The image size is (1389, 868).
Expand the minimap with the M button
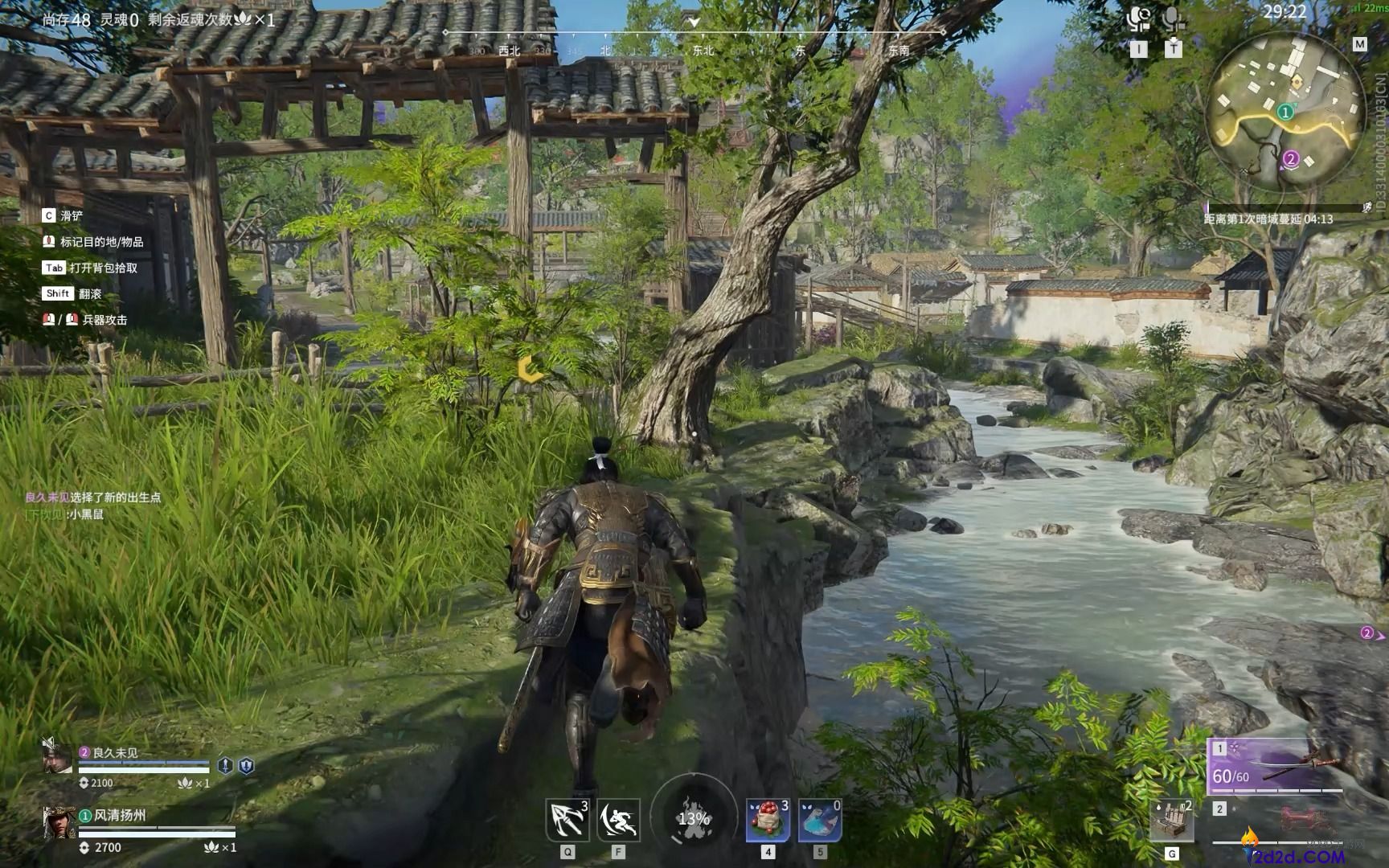coord(1358,45)
